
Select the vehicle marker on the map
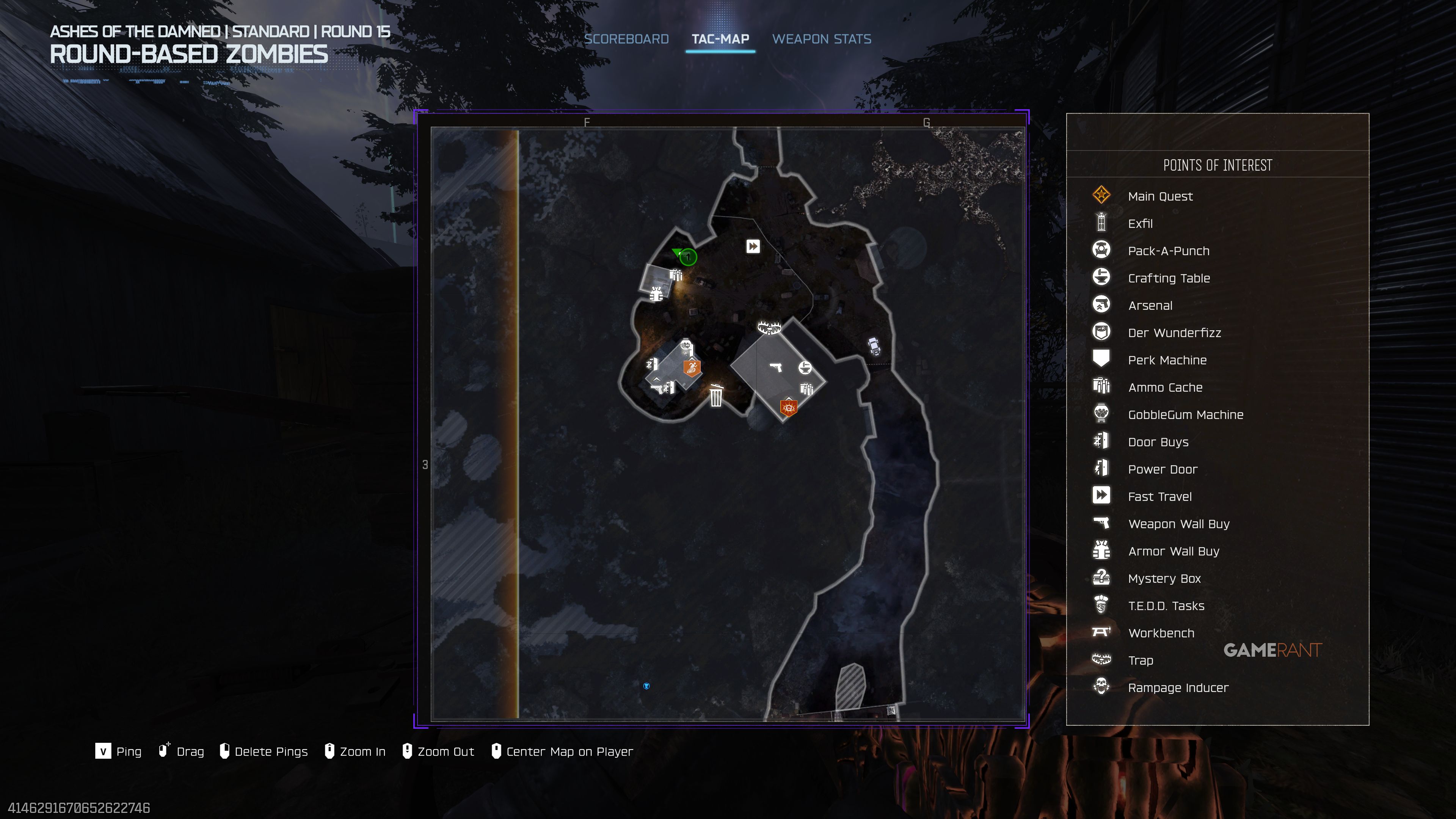pyautogui.click(x=874, y=346)
